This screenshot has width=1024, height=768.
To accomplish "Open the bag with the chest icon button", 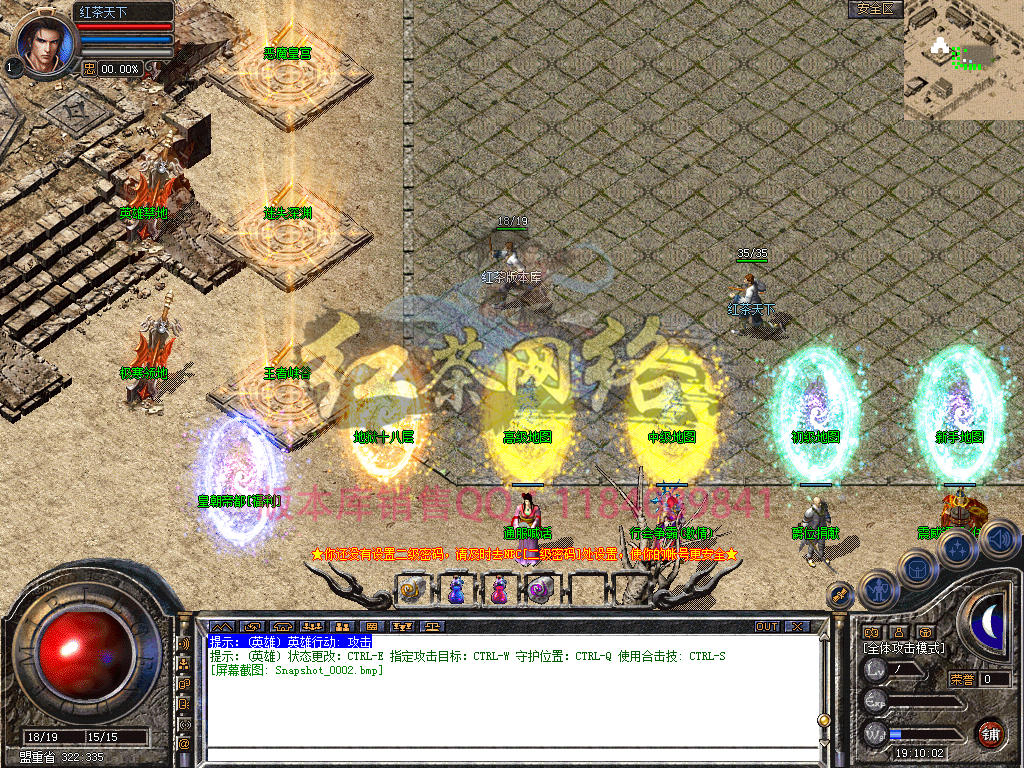I will coord(916,567).
